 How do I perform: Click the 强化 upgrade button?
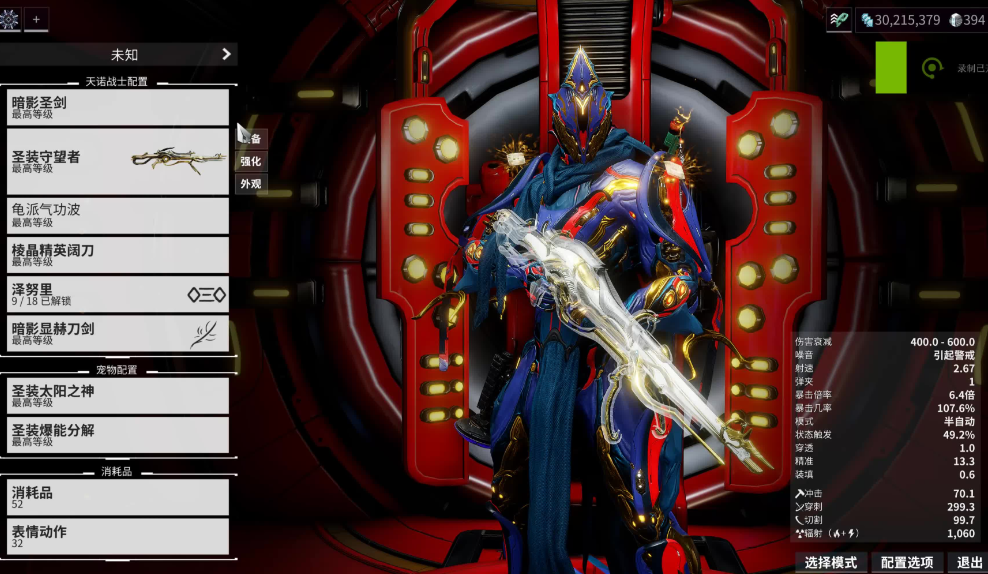click(x=250, y=161)
